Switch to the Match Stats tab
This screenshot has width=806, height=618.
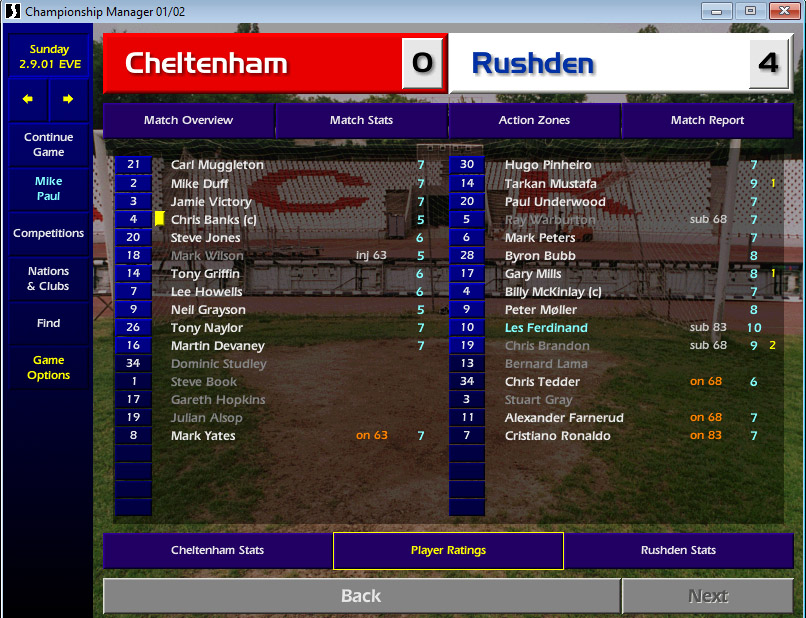point(361,120)
